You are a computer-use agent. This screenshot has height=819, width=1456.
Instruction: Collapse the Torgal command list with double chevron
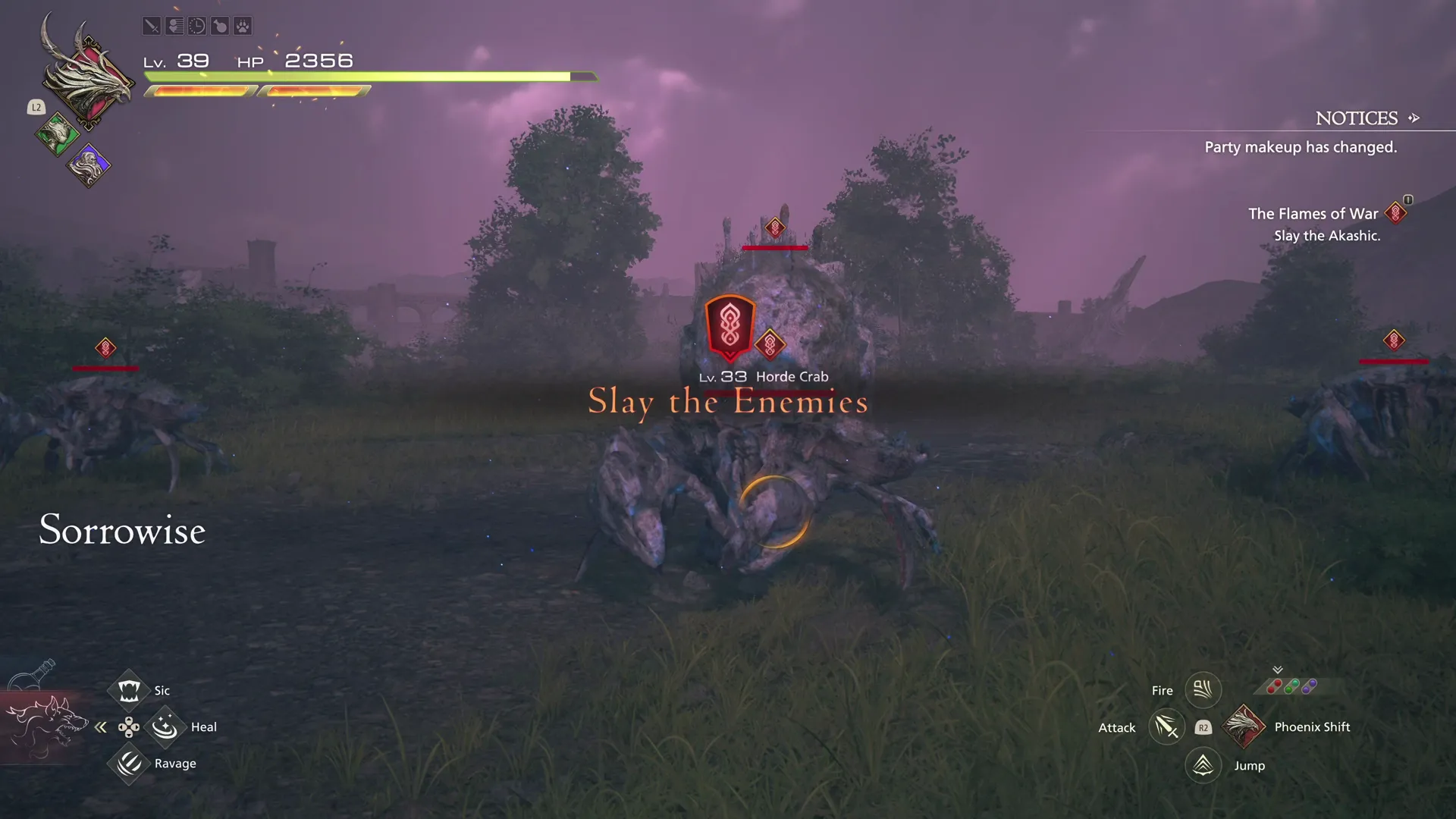coord(101,726)
